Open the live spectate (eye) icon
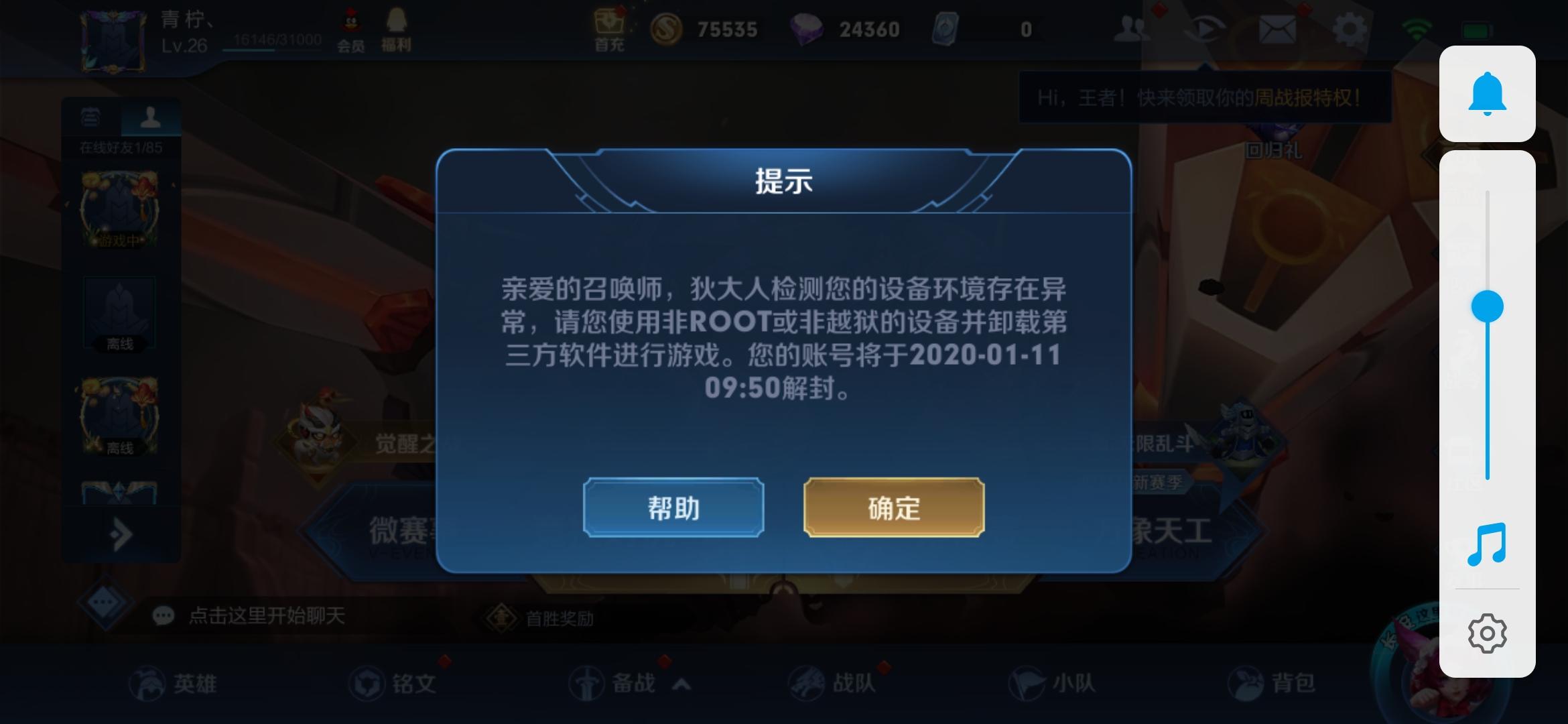This screenshot has height=724, width=1568. tap(1205, 28)
